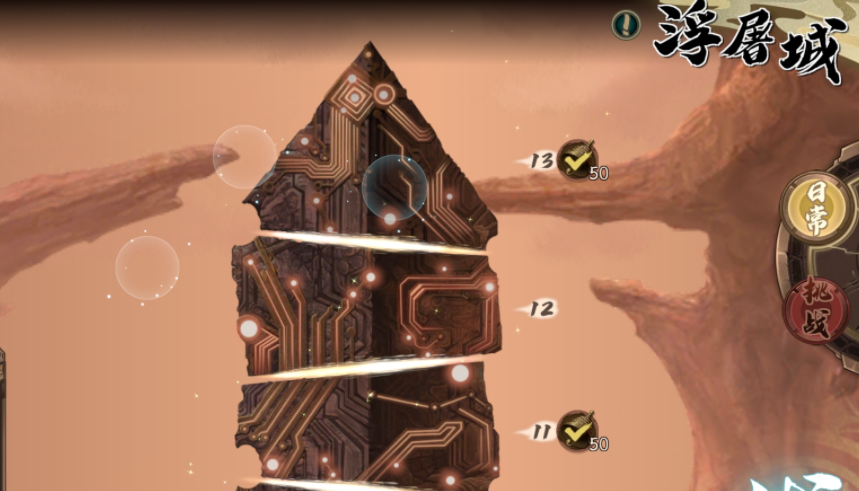Screen dimensions: 859x491
Task: Switch to the 日常 daily mode
Action: click(x=815, y=209)
